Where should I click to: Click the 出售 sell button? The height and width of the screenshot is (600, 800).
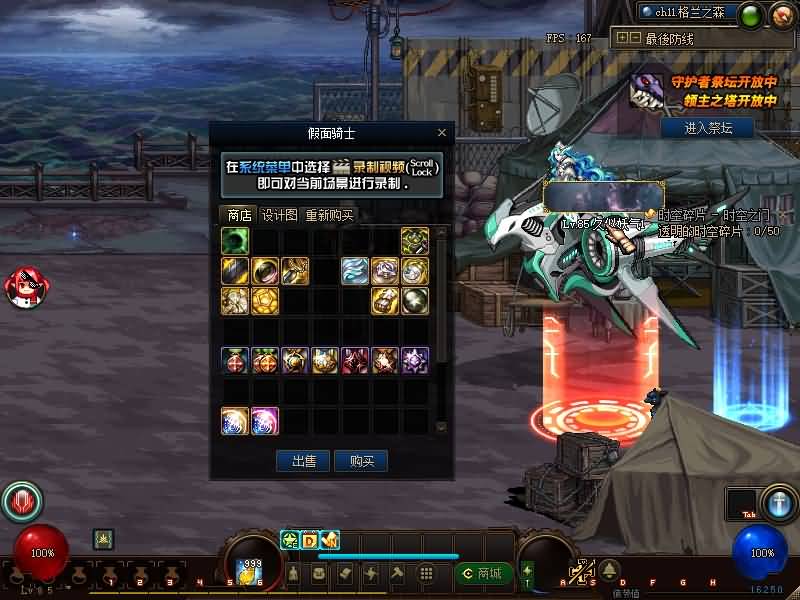(x=303, y=461)
